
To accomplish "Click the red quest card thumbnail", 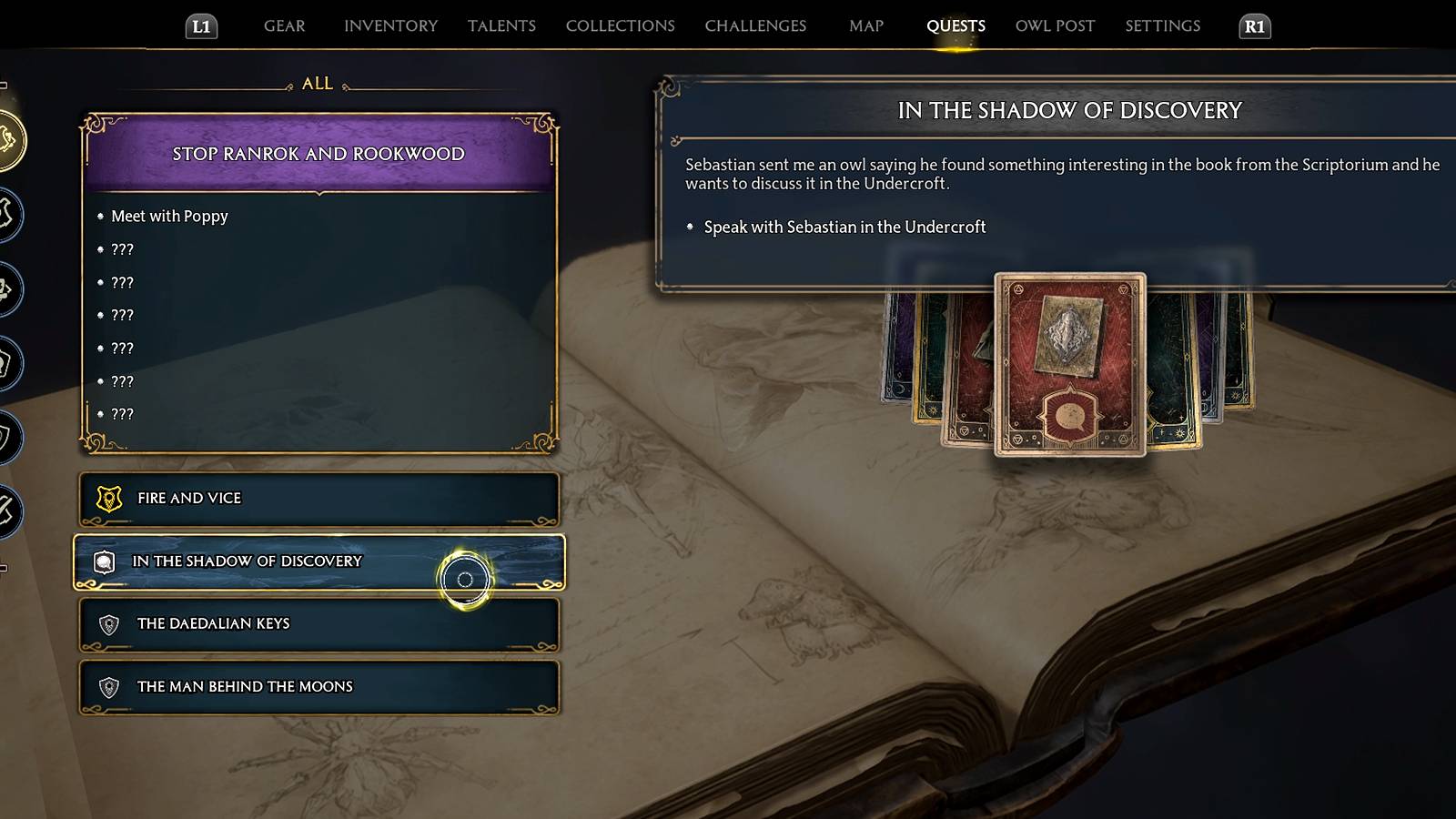I will [1069, 364].
